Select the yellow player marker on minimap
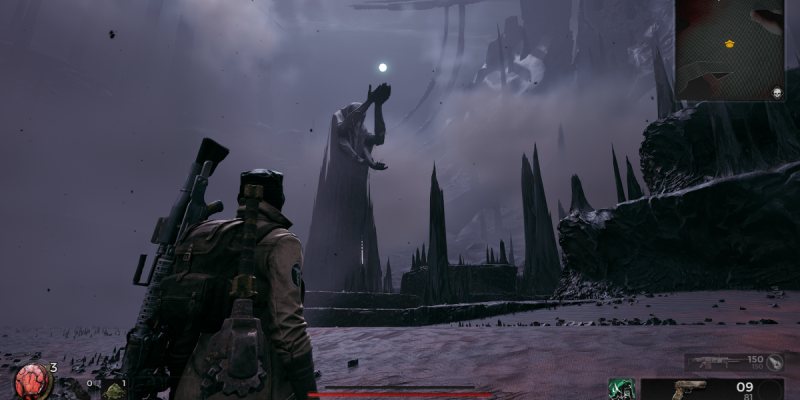 point(729,44)
